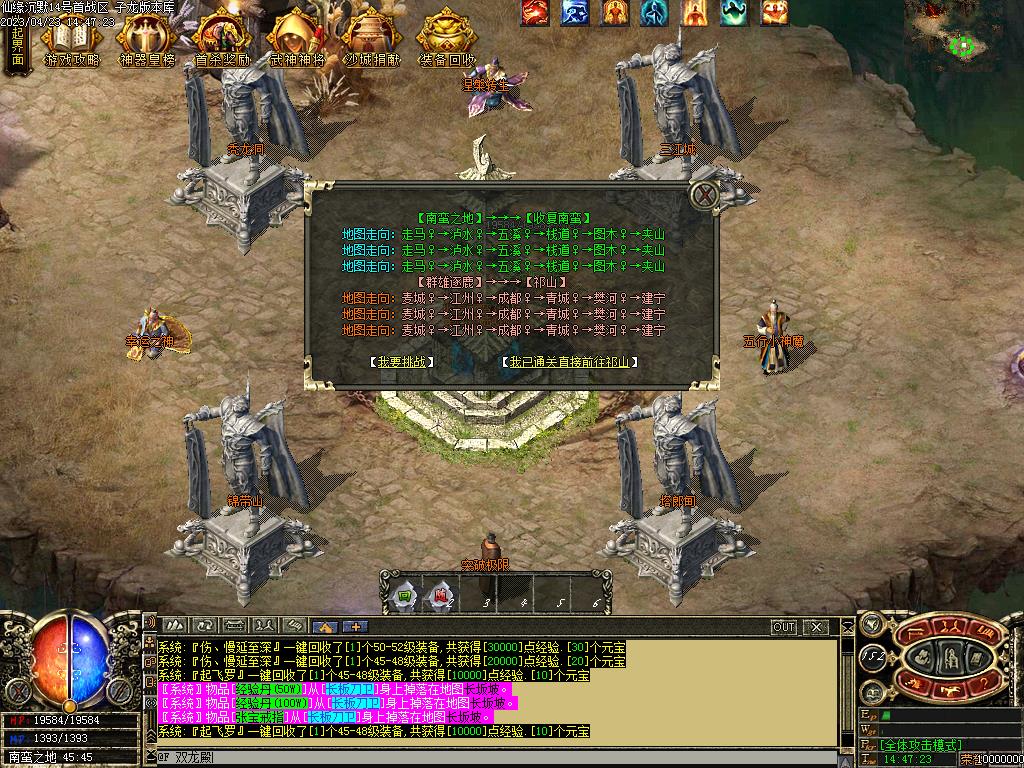
Task: Click the 起界面 vertical toggle button
Action: point(17,46)
